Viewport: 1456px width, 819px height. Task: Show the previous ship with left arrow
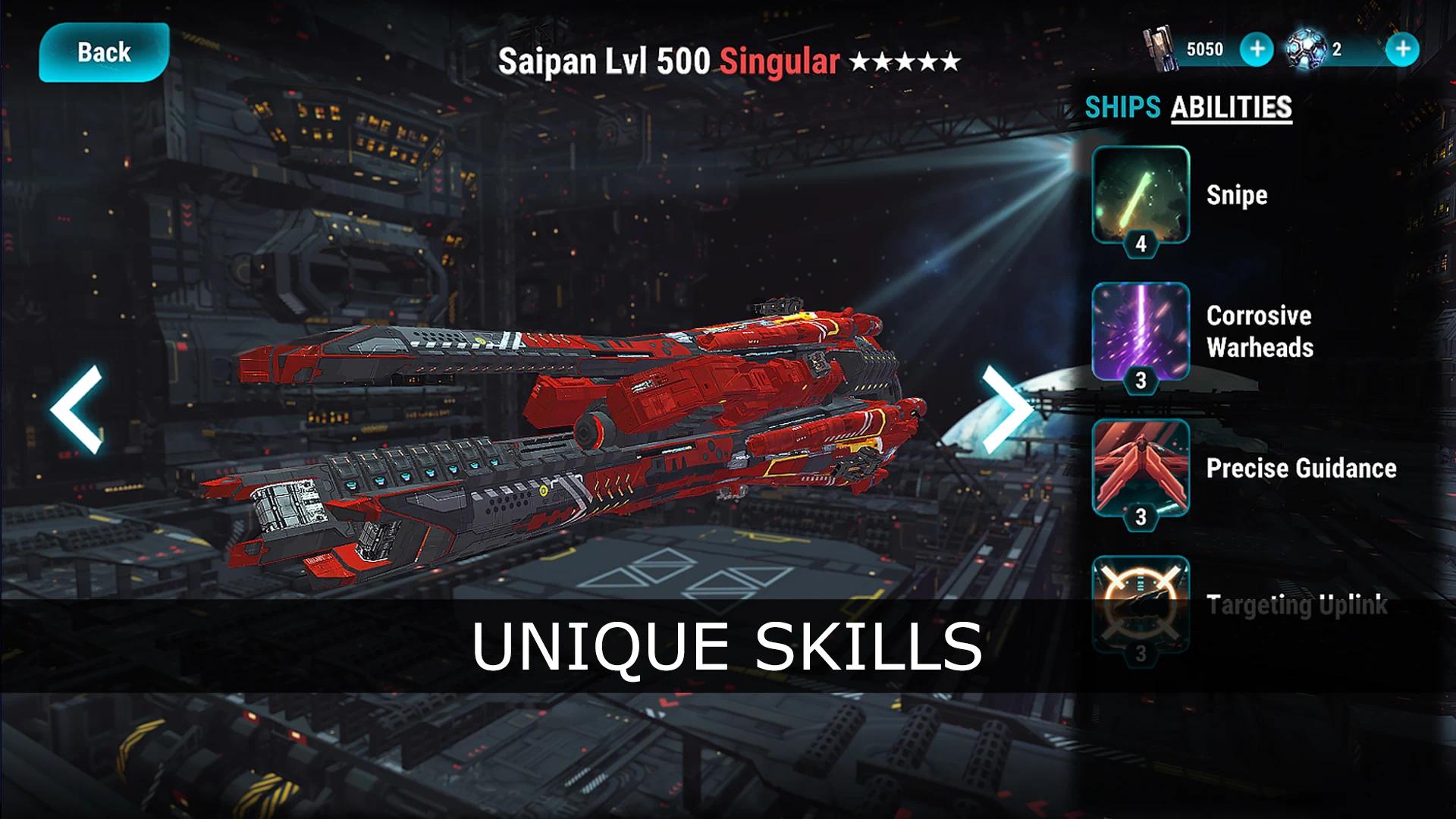(77, 409)
